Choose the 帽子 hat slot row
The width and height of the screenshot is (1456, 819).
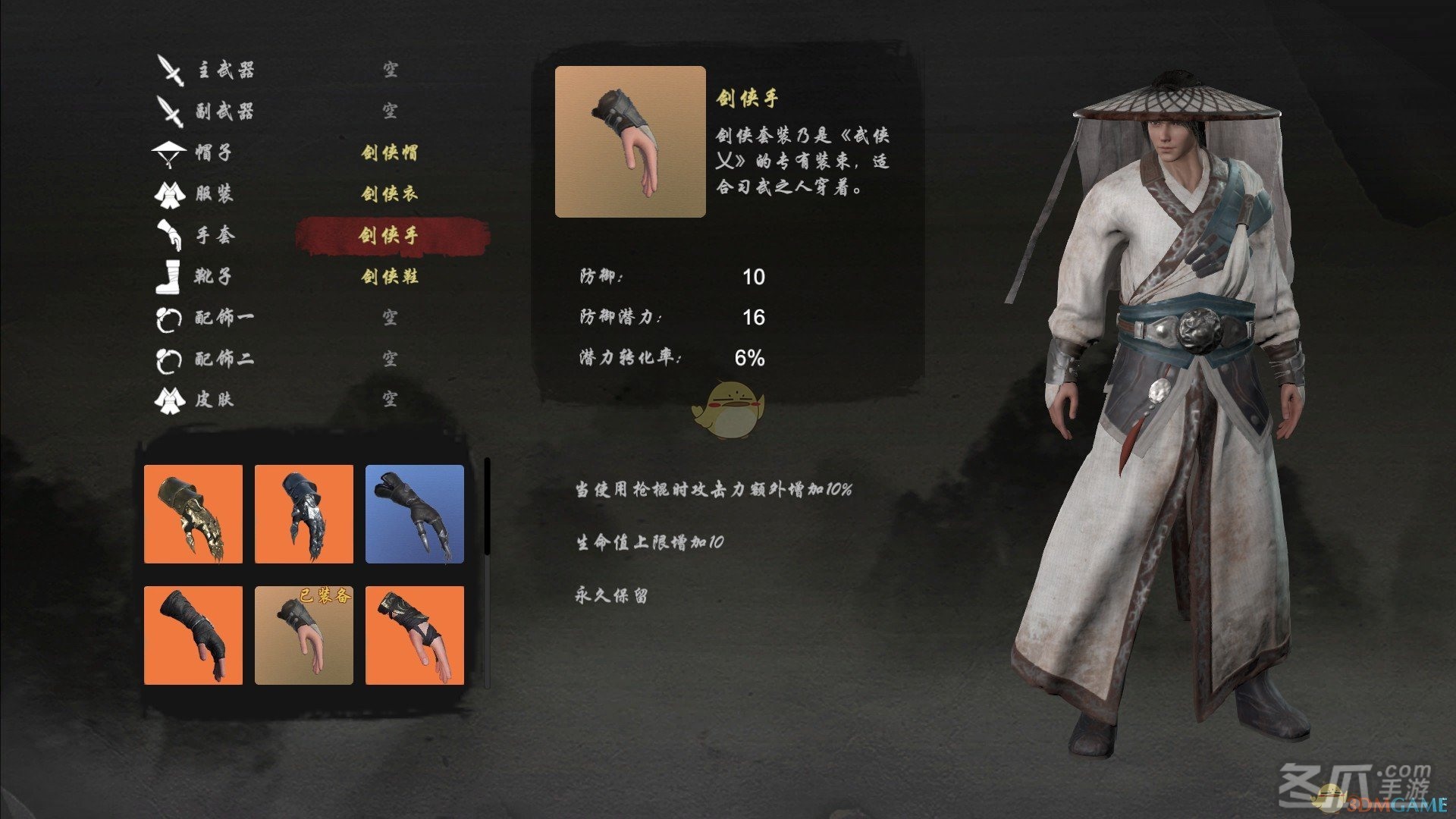(213, 152)
